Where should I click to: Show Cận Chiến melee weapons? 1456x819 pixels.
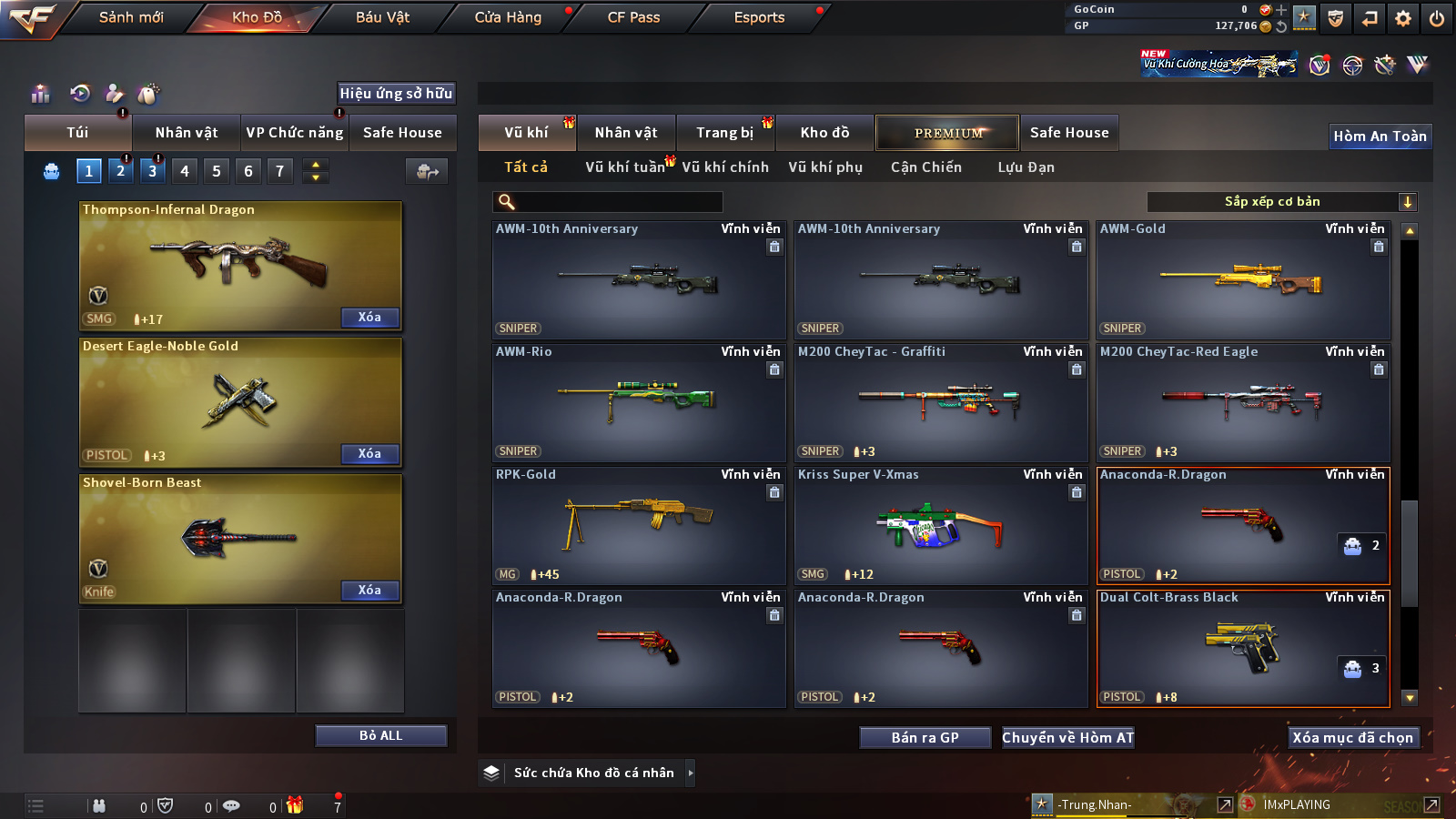point(925,167)
